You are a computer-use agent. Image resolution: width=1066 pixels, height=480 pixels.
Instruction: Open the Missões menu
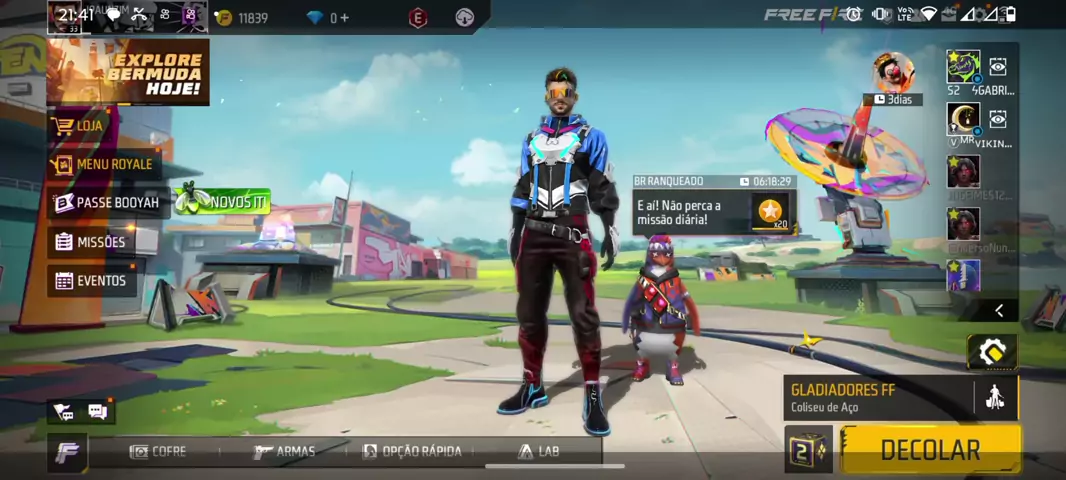tap(91, 242)
